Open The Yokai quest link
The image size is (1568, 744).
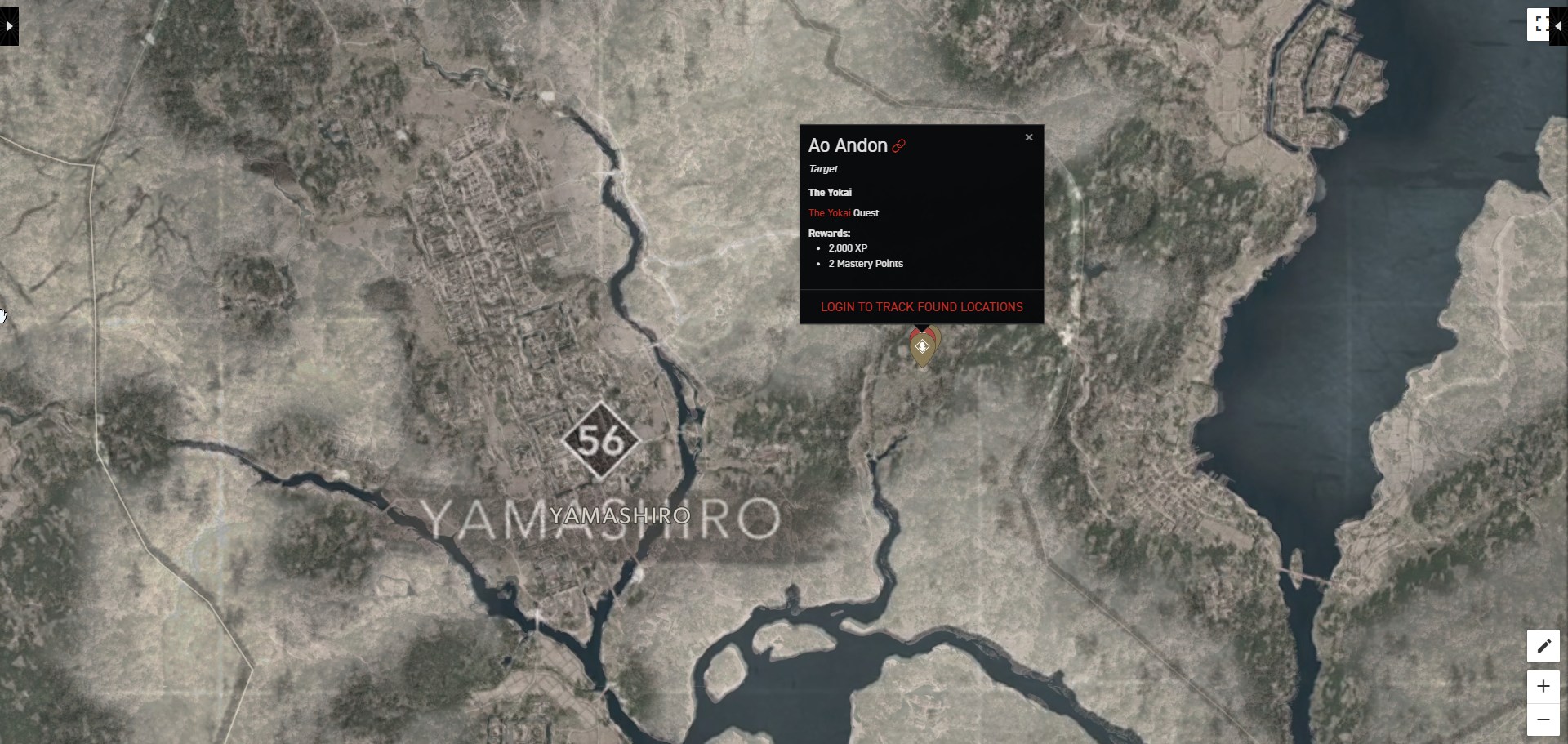[x=831, y=212]
